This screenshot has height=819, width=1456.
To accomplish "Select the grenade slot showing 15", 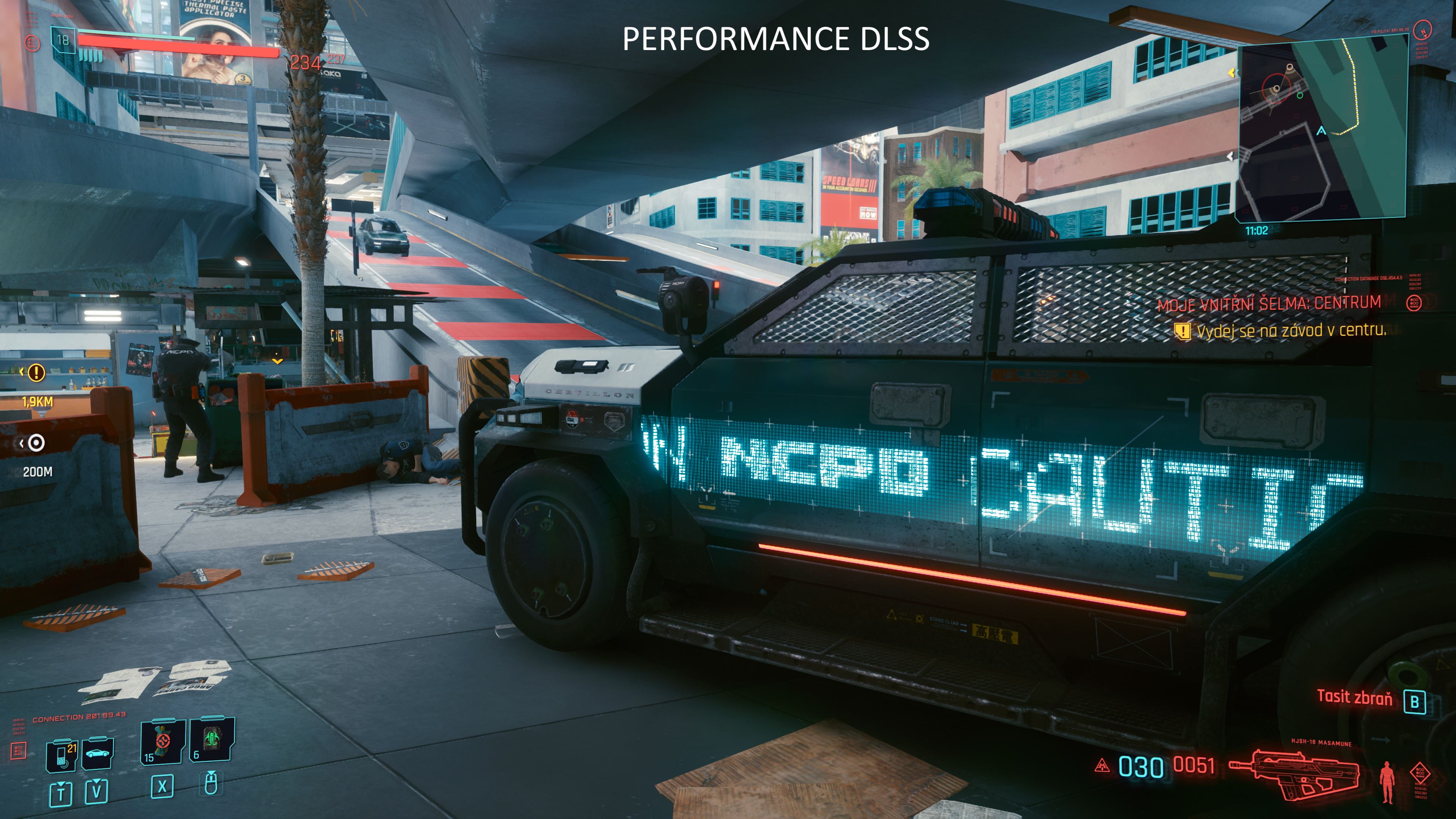I will [x=163, y=742].
